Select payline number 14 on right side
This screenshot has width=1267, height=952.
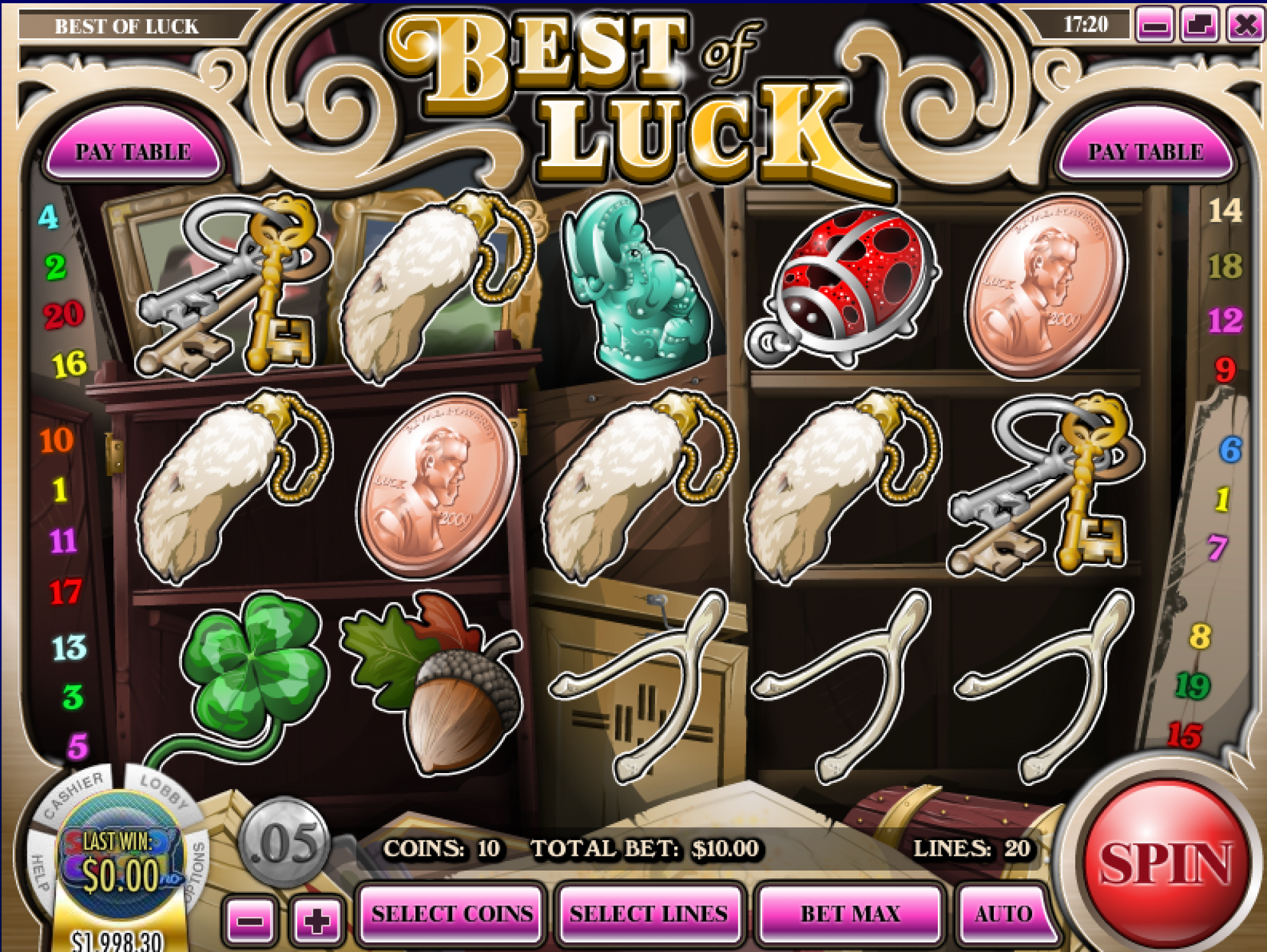coord(1224,211)
